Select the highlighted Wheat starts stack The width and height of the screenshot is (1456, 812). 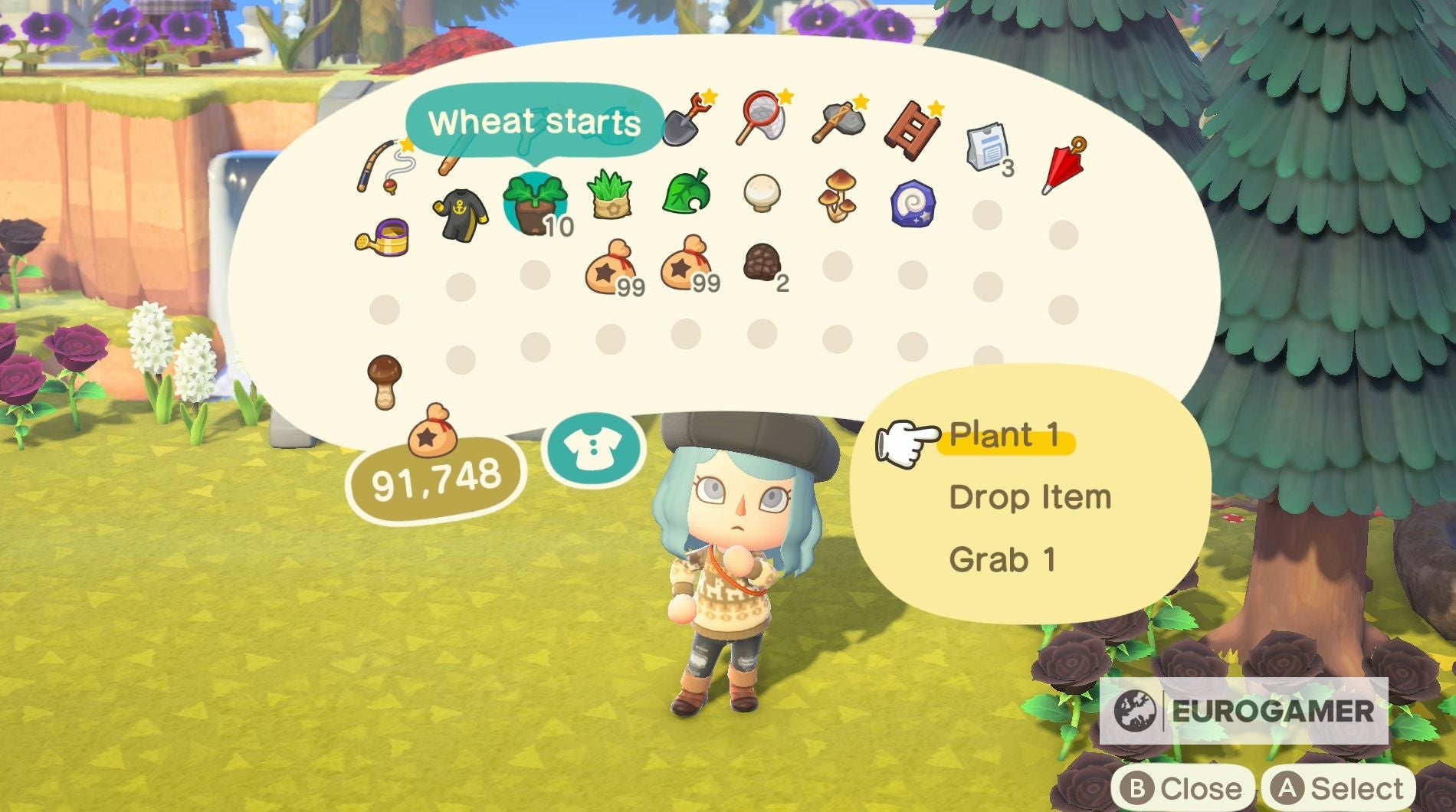coord(536,201)
